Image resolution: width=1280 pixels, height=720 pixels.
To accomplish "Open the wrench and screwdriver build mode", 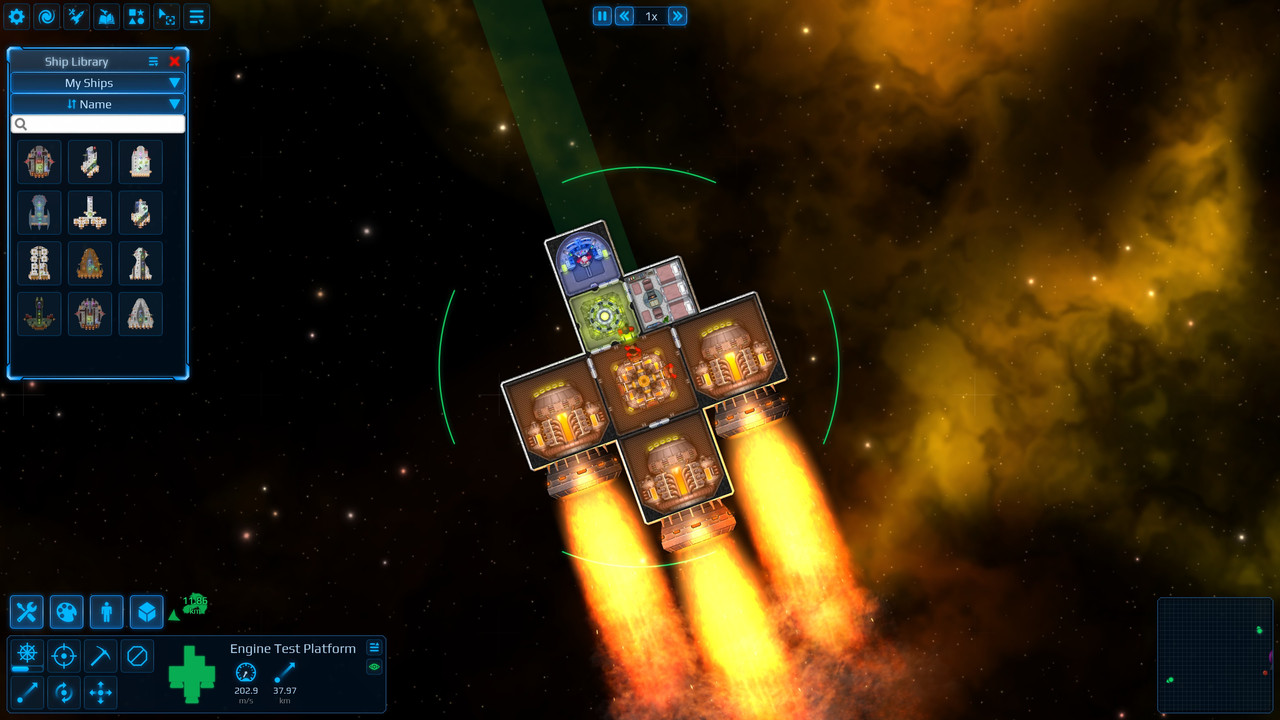I will (x=27, y=612).
